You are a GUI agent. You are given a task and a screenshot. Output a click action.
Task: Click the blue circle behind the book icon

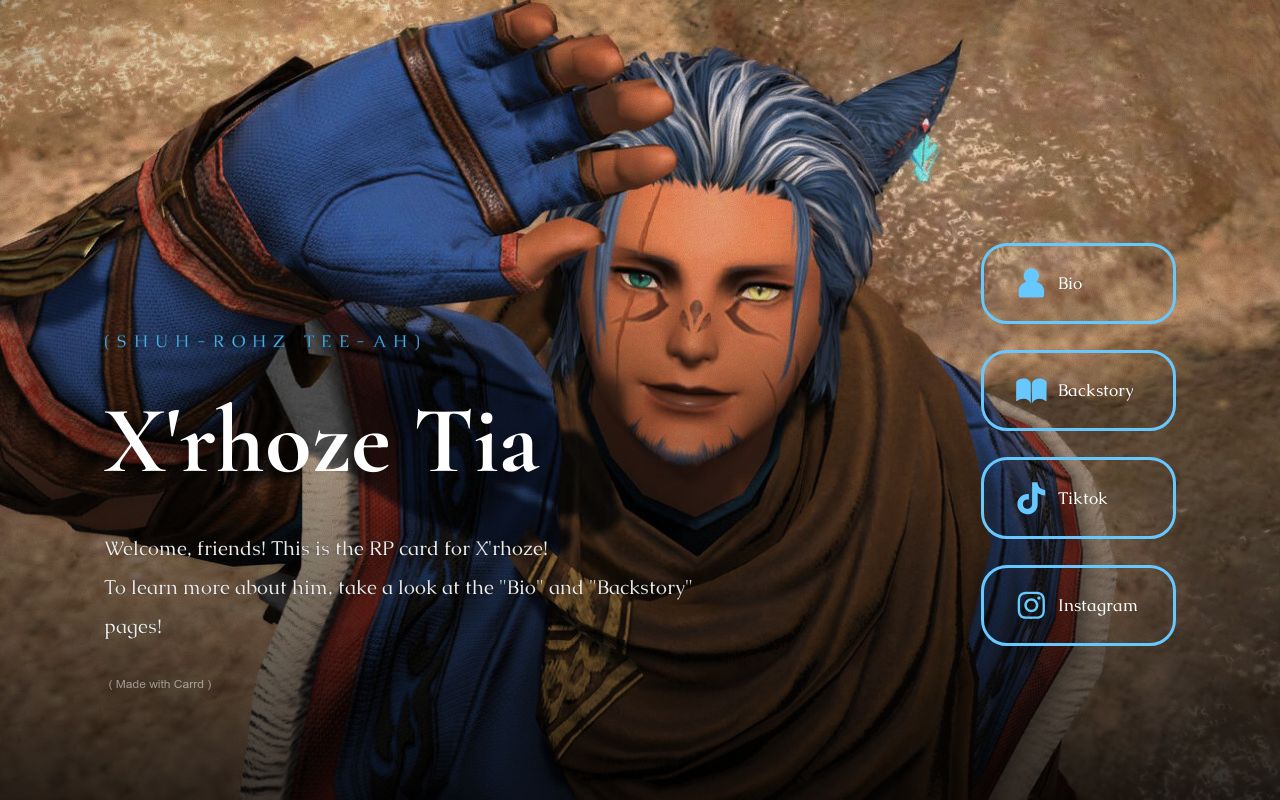point(1030,391)
